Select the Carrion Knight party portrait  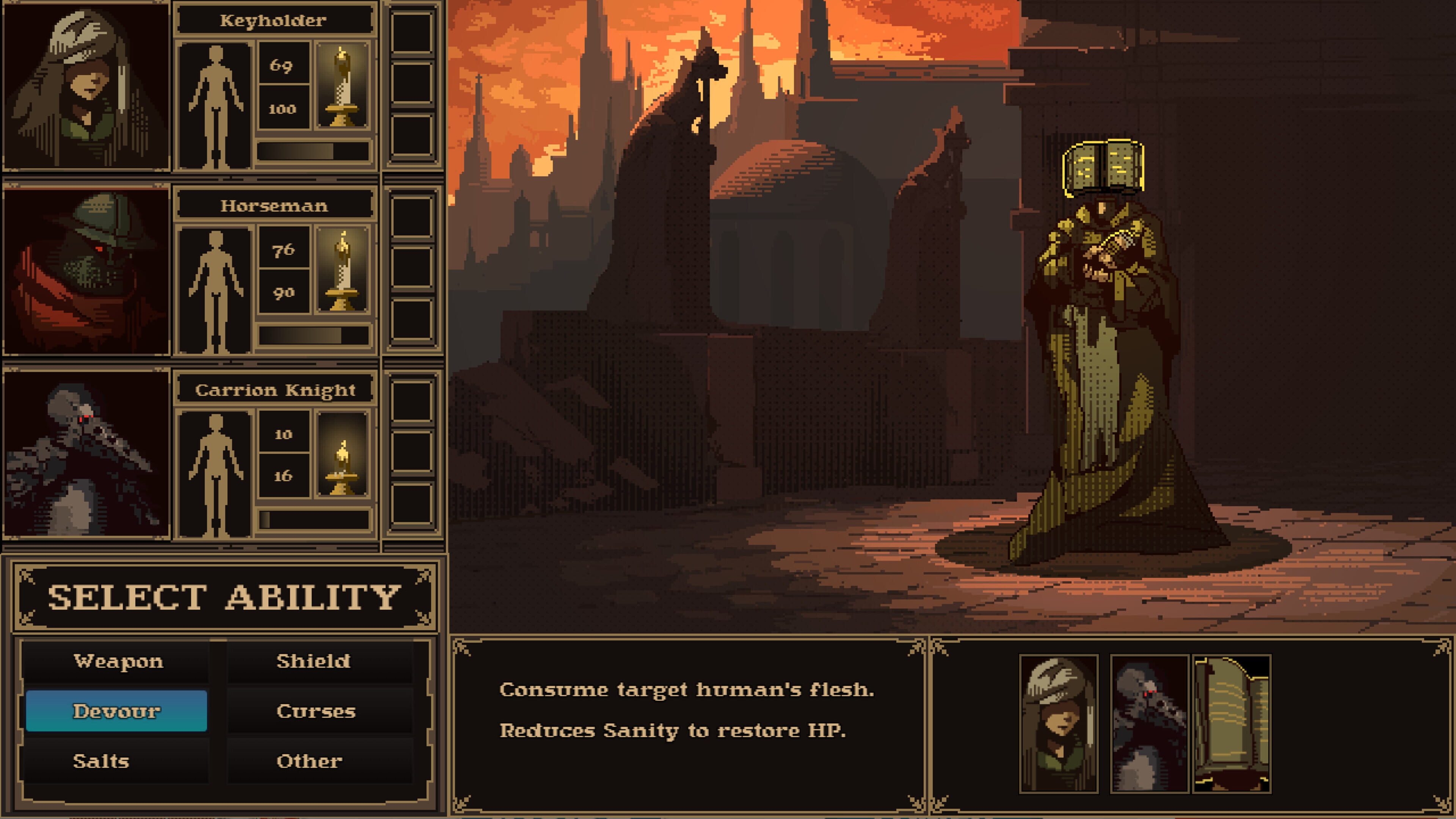click(86, 455)
